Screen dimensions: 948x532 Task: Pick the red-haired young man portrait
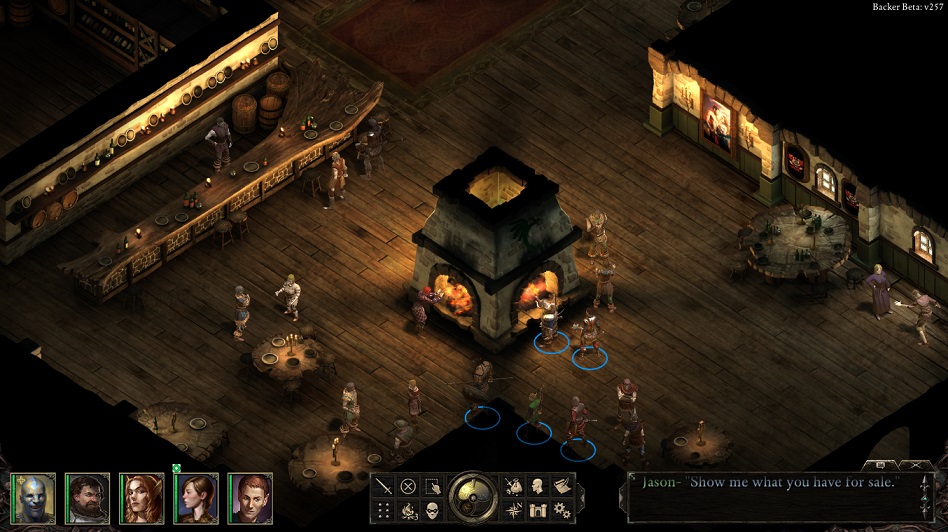[249, 497]
